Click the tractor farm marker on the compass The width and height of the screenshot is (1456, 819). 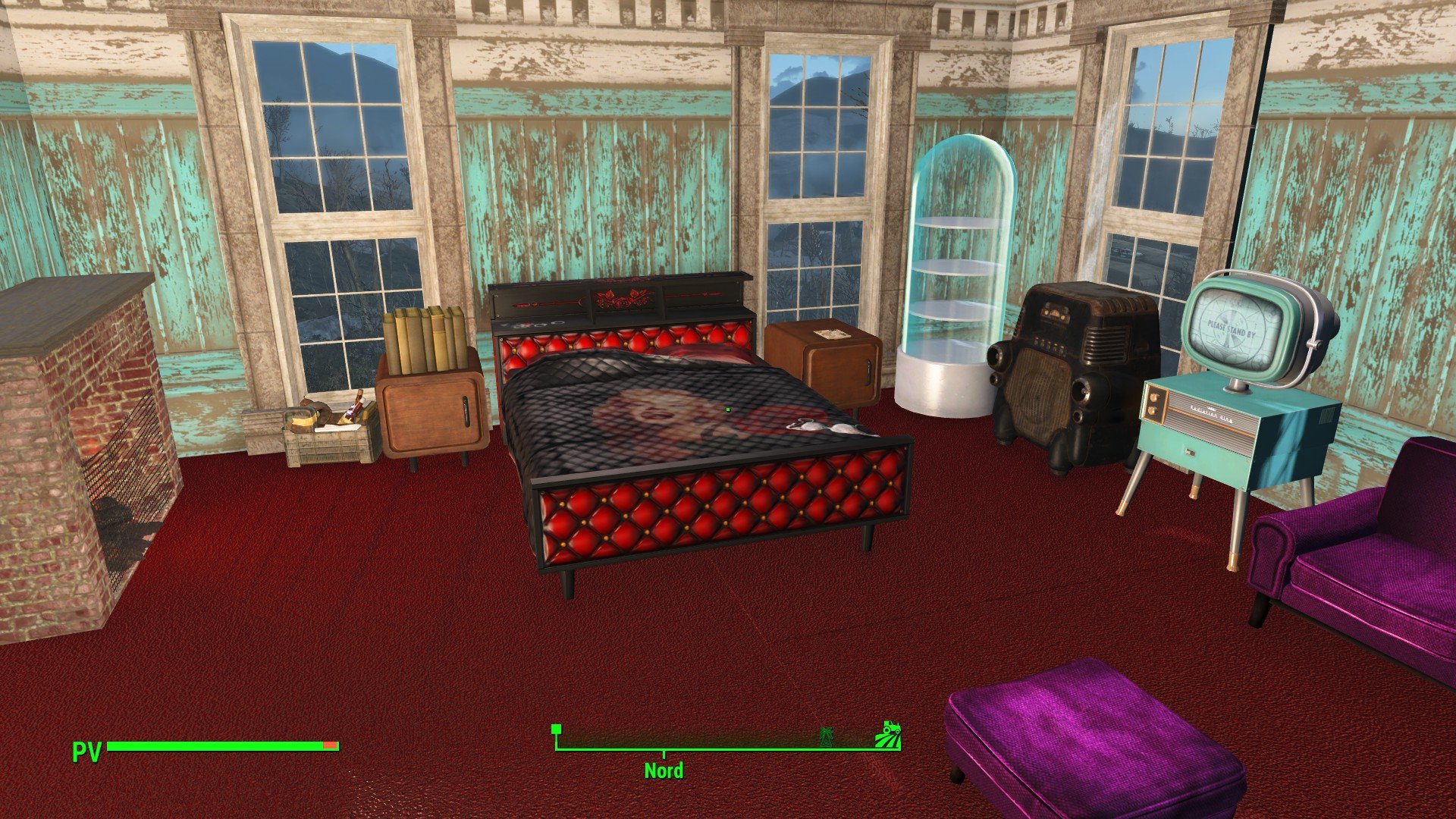coord(888,735)
